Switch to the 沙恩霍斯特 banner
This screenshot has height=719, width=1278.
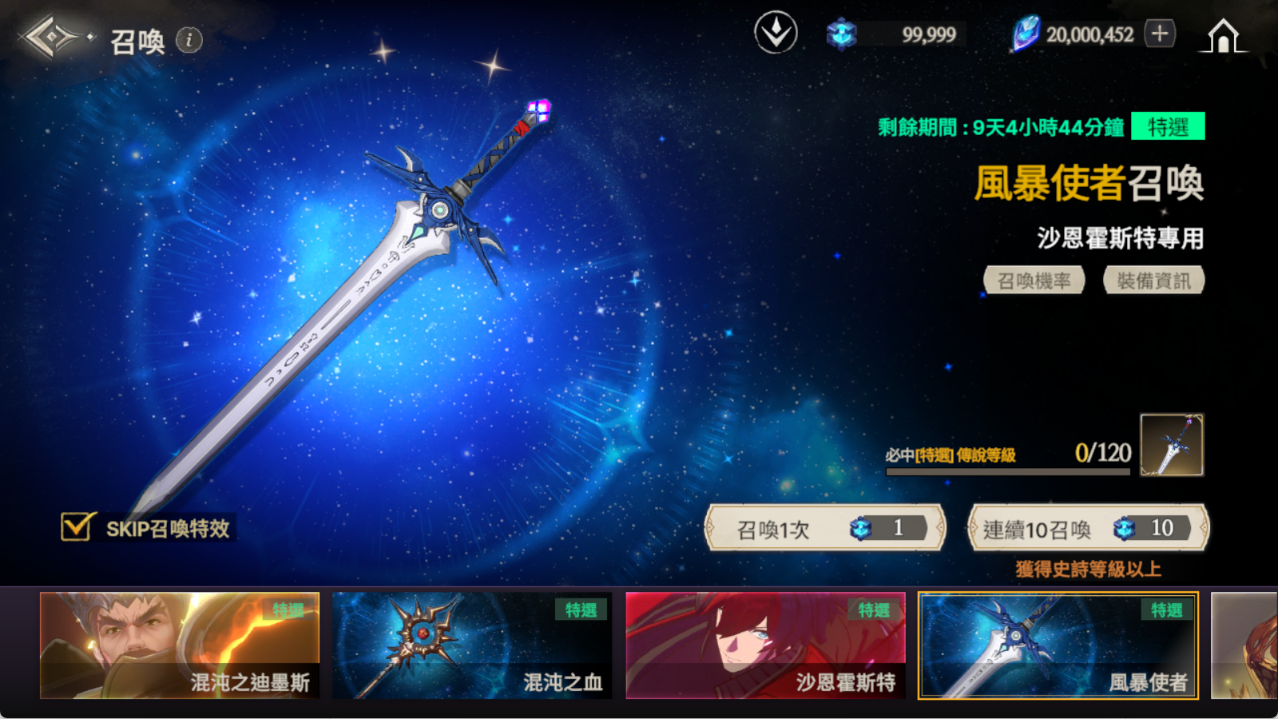pyautogui.click(x=765, y=645)
